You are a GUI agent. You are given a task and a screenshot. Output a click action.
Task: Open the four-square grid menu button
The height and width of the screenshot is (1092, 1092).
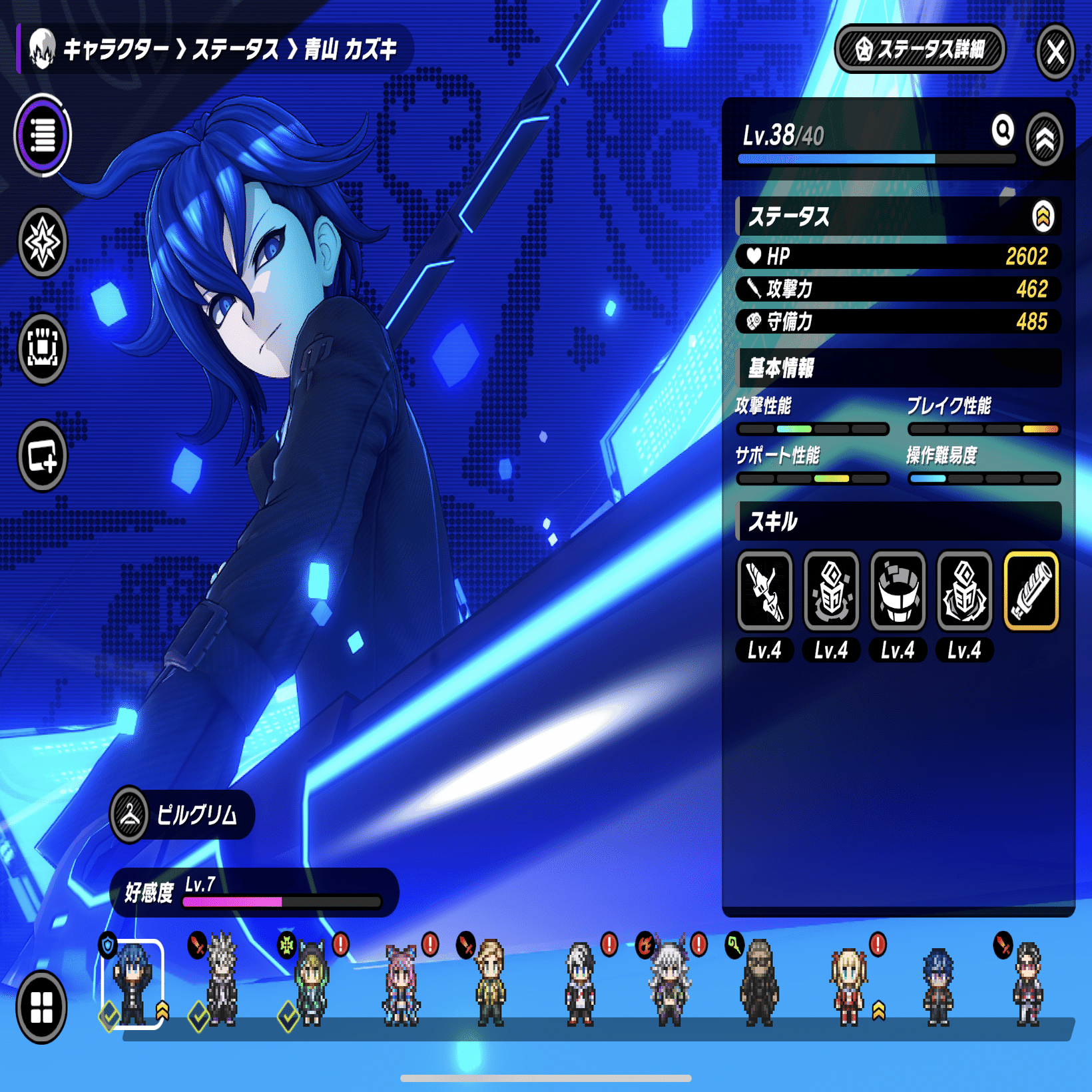pos(42,1006)
